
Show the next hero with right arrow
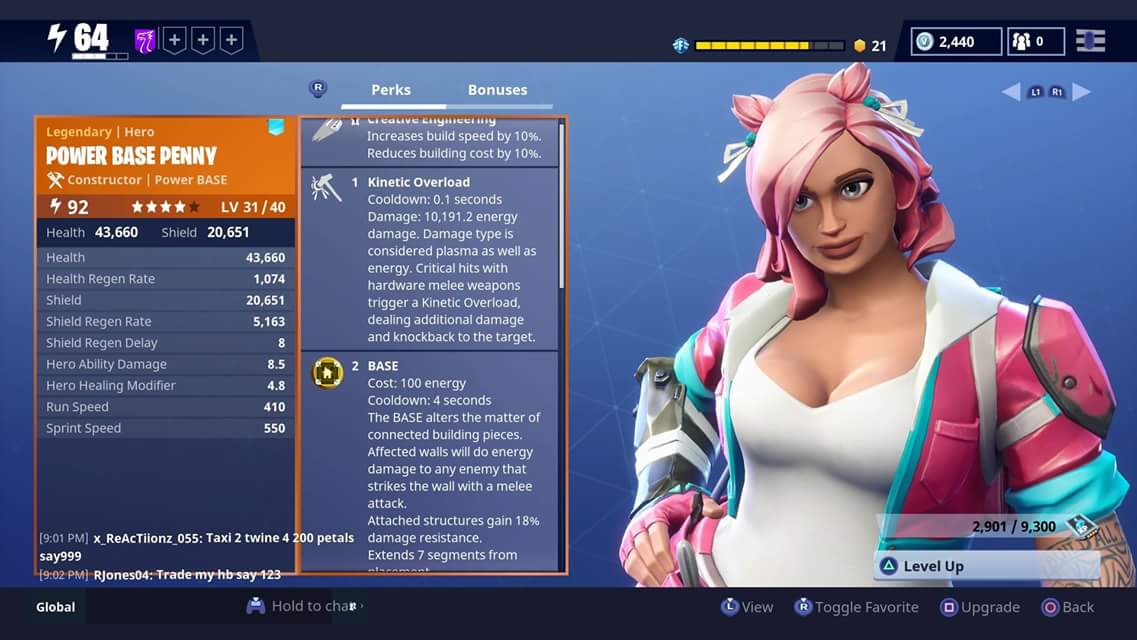(x=1081, y=92)
